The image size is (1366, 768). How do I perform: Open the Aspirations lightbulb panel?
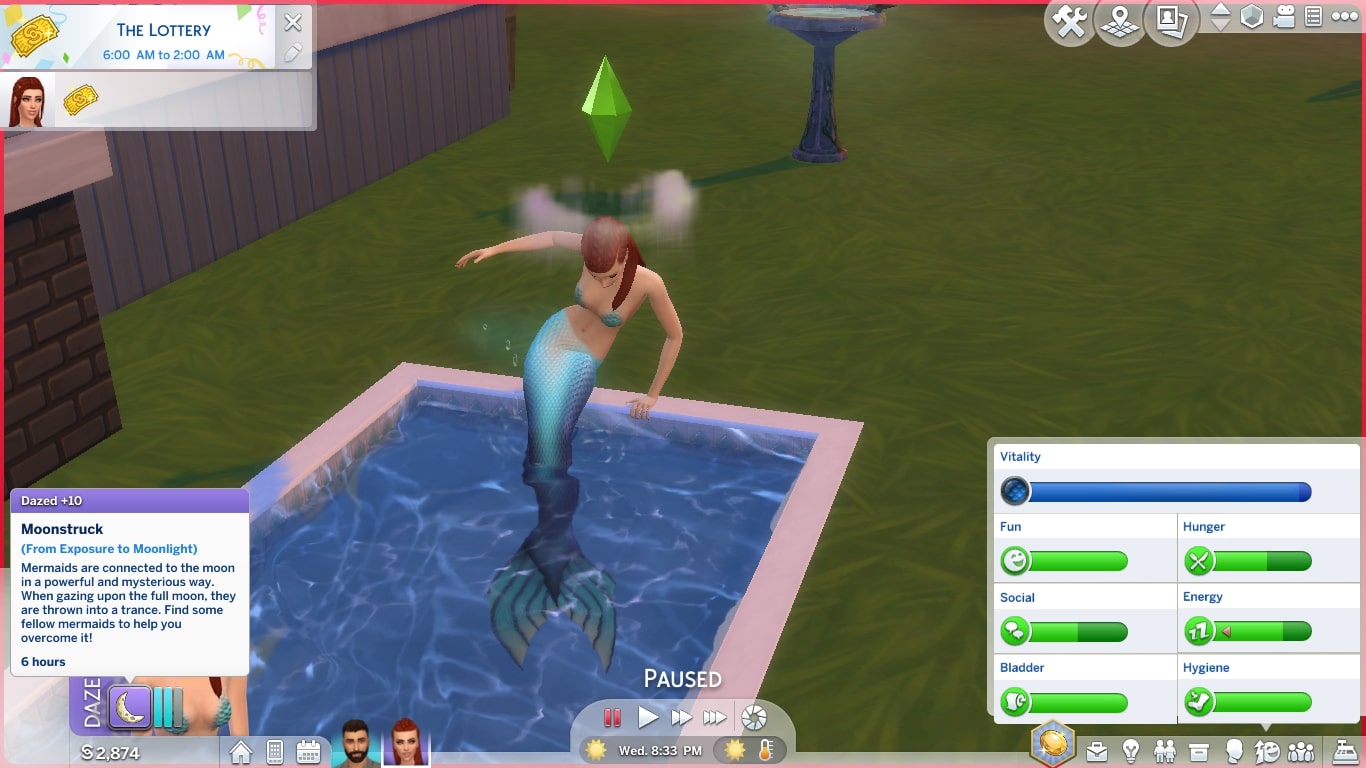[x=1131, y=751]
